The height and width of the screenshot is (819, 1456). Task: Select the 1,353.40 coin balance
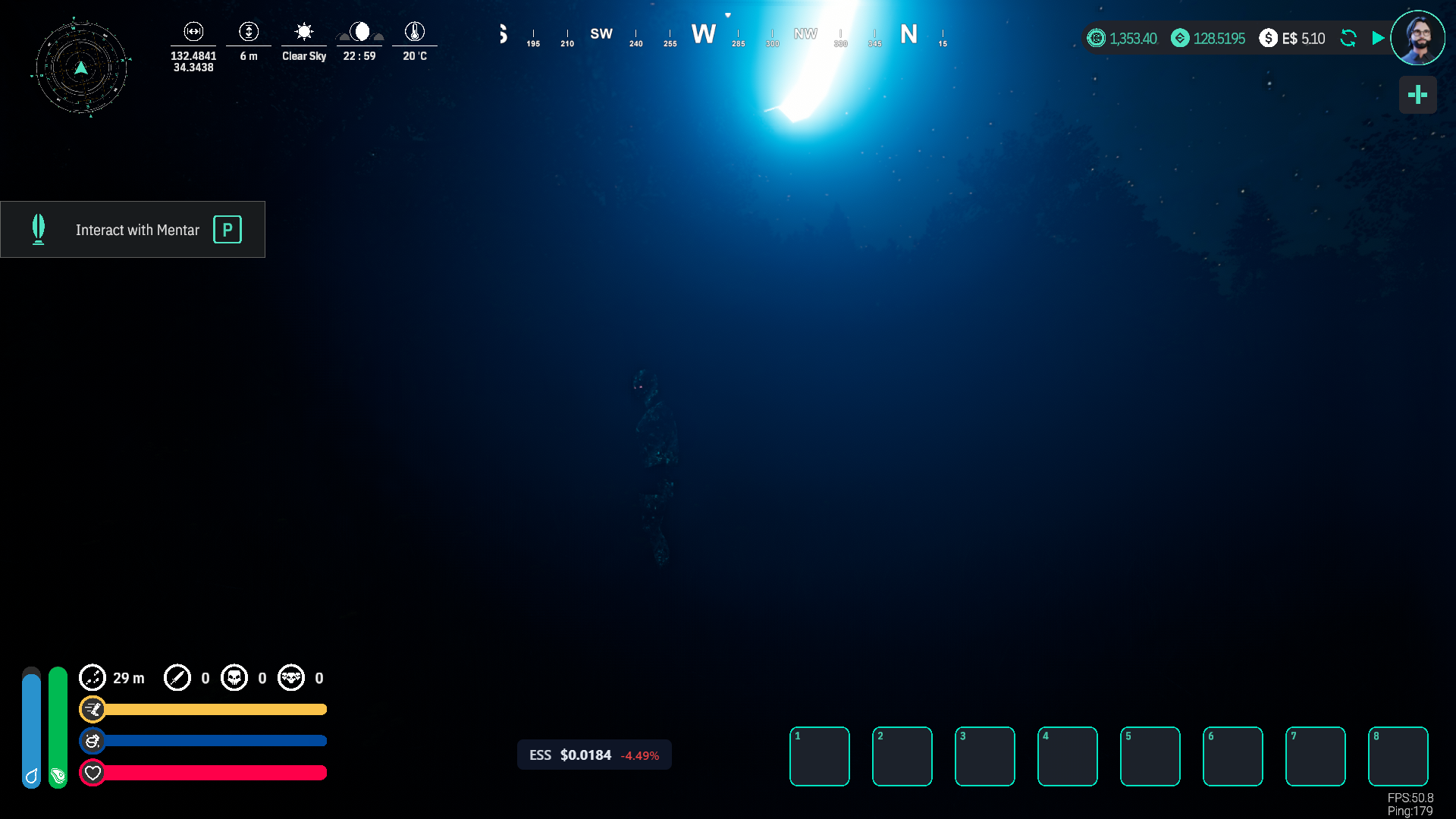click(x=1122, y=38)
